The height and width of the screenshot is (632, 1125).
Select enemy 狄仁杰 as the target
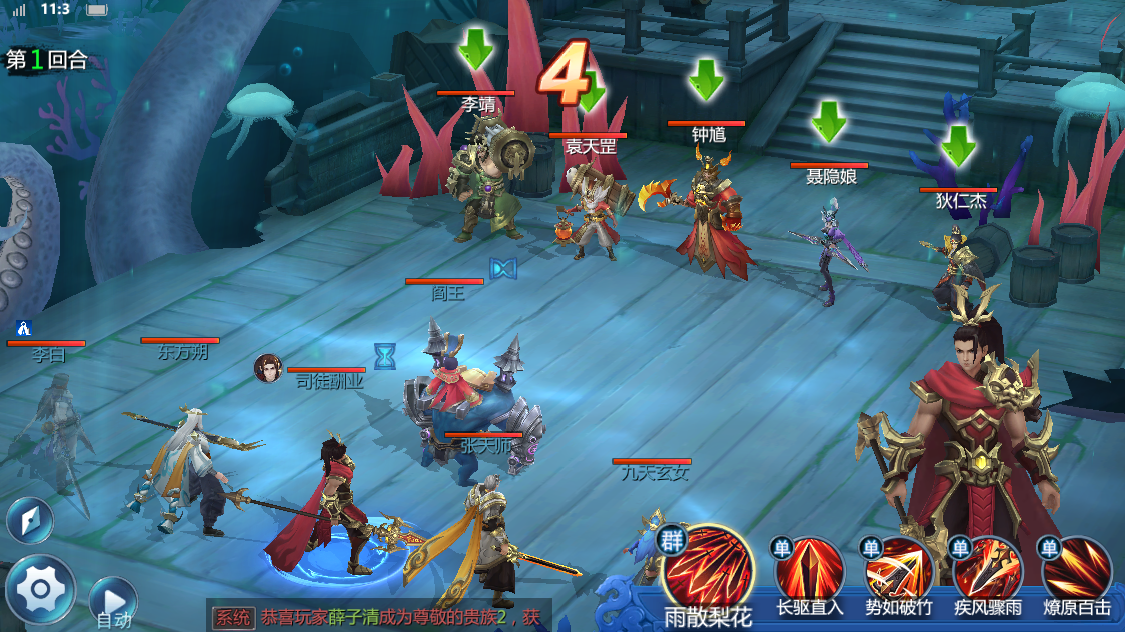coord(957,262)
